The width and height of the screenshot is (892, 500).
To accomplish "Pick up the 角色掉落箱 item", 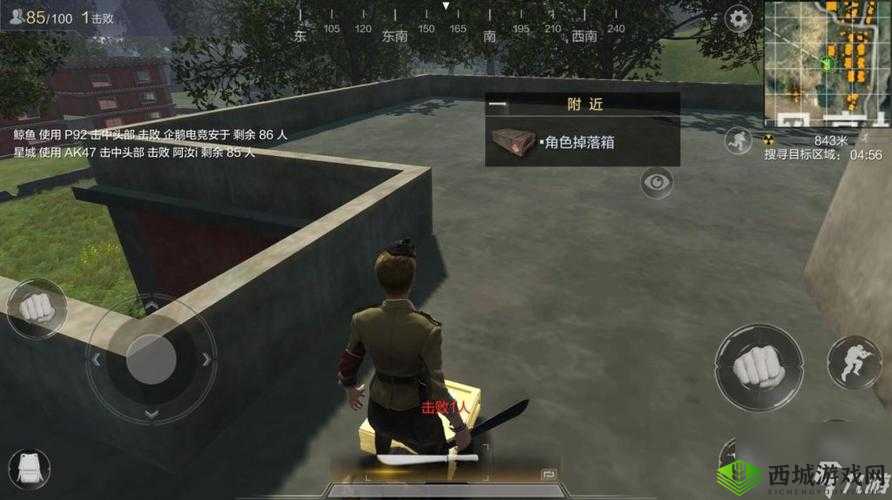I will tap(582, 142).
